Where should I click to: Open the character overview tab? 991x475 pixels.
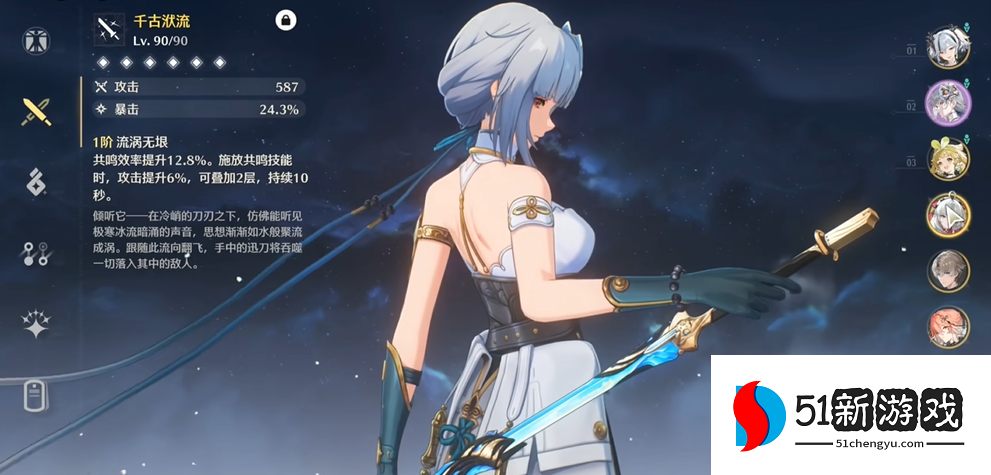(37, 41)
